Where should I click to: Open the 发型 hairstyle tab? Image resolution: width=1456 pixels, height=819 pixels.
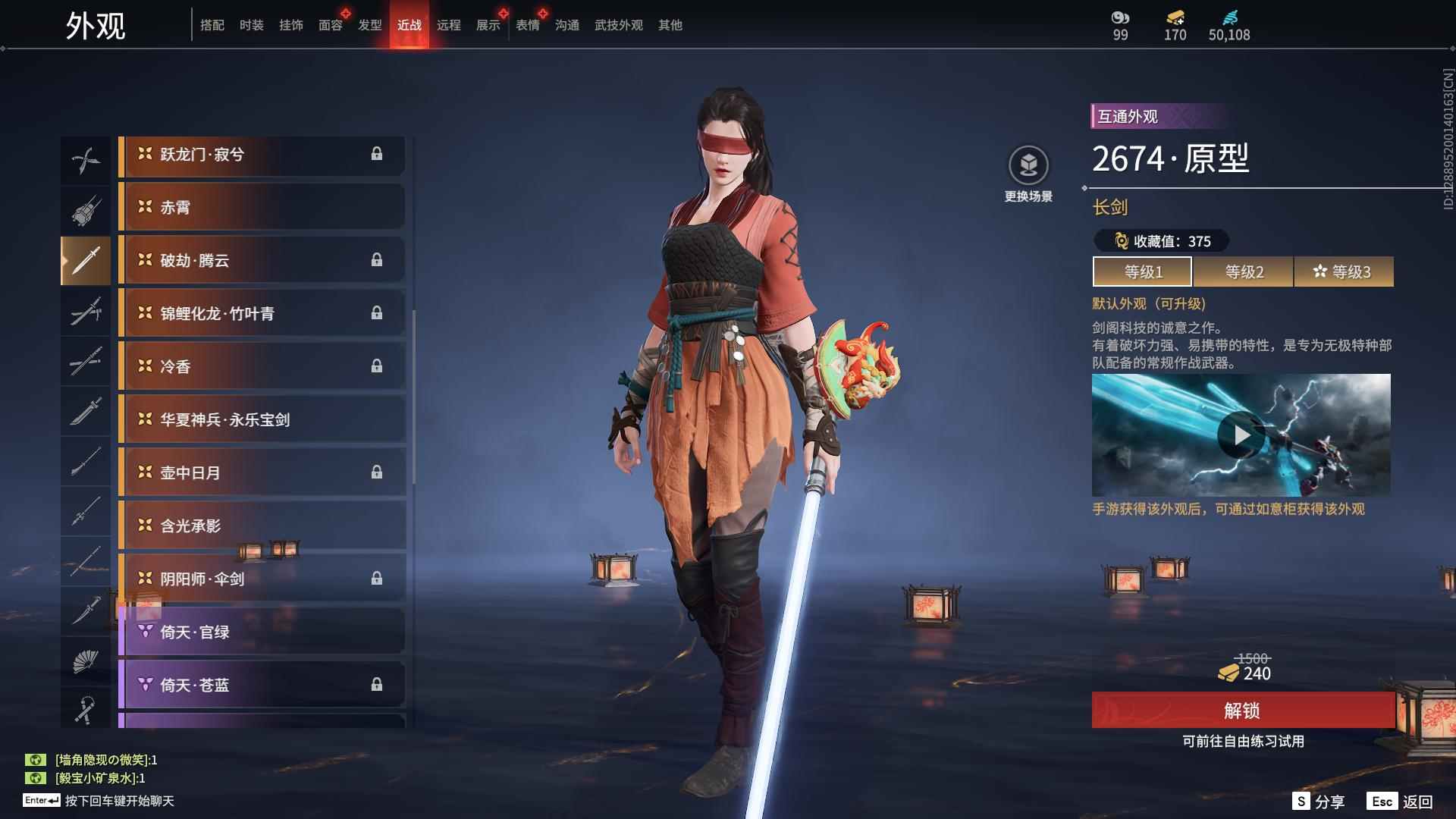(x=369, y=25)
